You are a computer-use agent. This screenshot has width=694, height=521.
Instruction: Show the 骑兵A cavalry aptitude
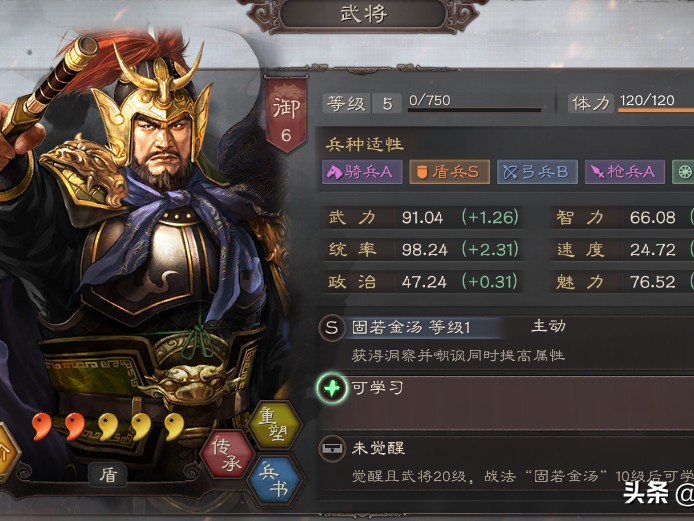pos(361,172)
